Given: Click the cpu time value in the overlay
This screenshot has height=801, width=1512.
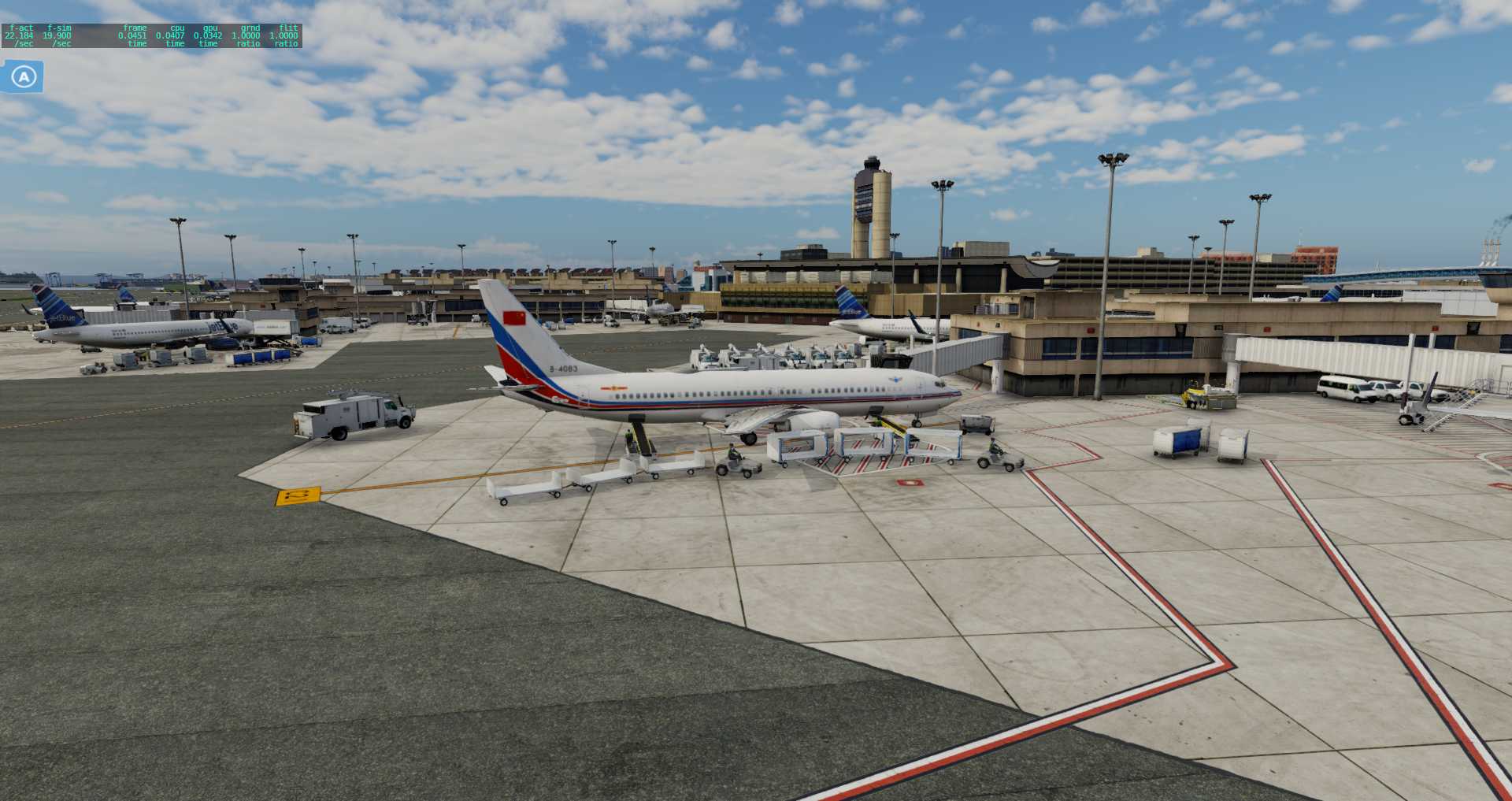Looking at the screenshot, I should pos(170,35).
